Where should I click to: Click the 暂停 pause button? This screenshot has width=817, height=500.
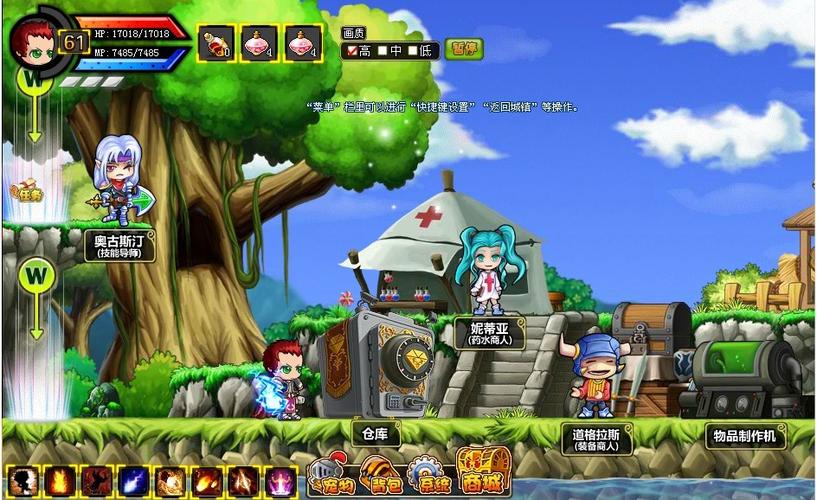coord(465,49)
